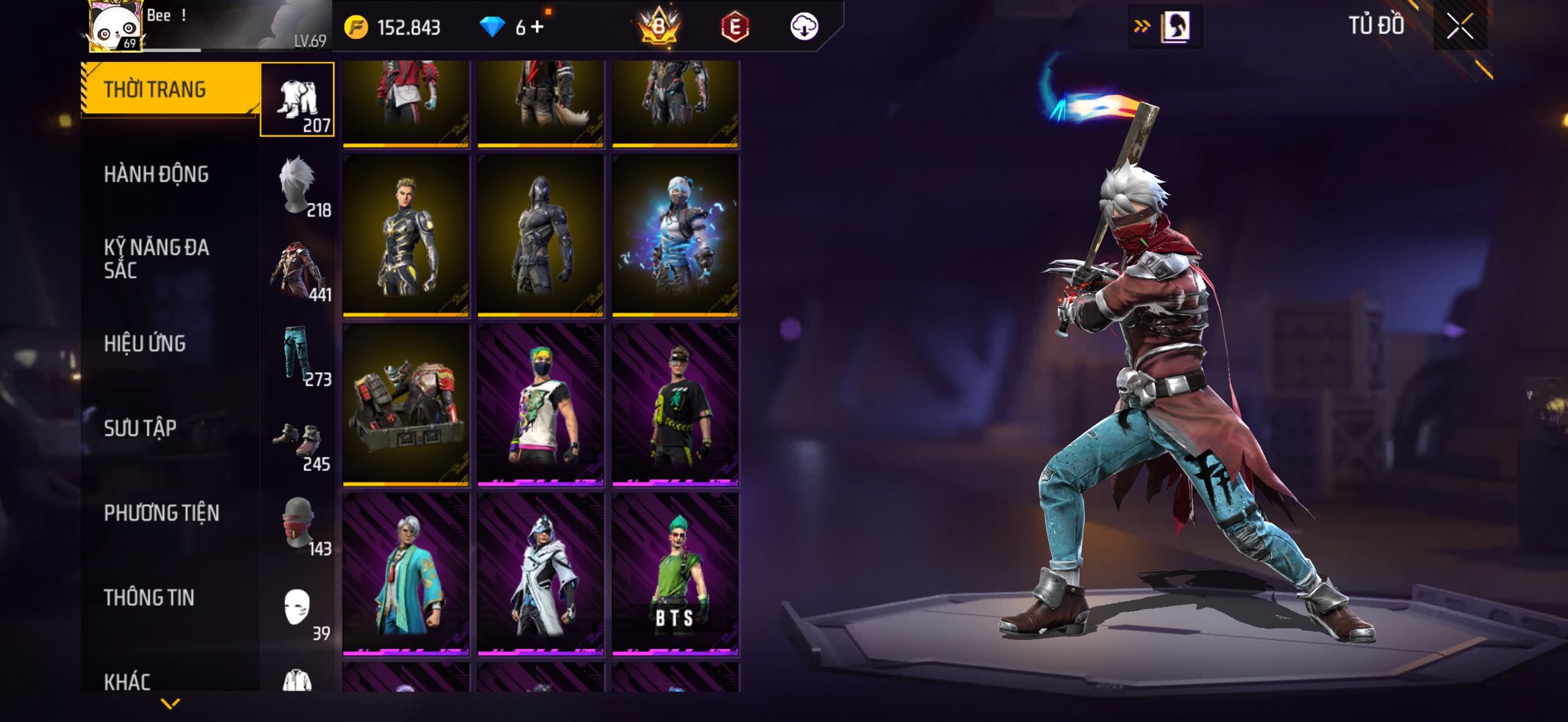Select the teal kimono outfit thumbnail

pos(406,574)
